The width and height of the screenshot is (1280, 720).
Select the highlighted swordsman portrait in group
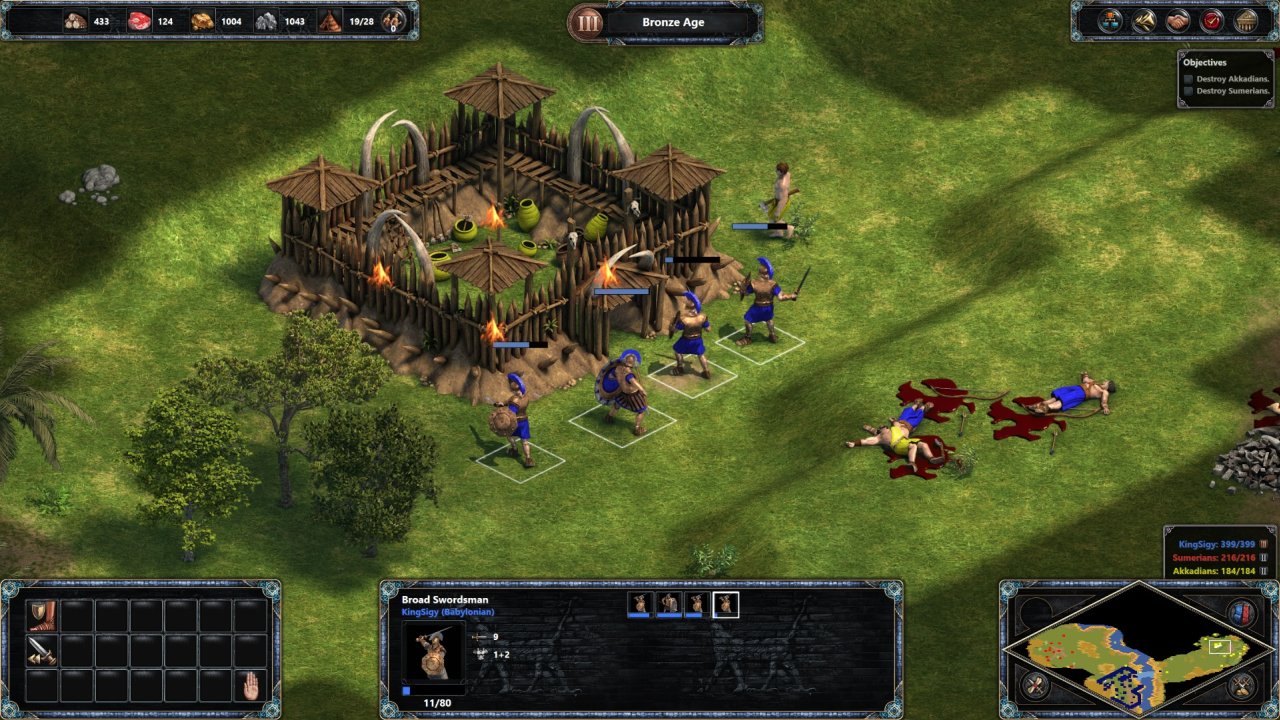(725, 603)
